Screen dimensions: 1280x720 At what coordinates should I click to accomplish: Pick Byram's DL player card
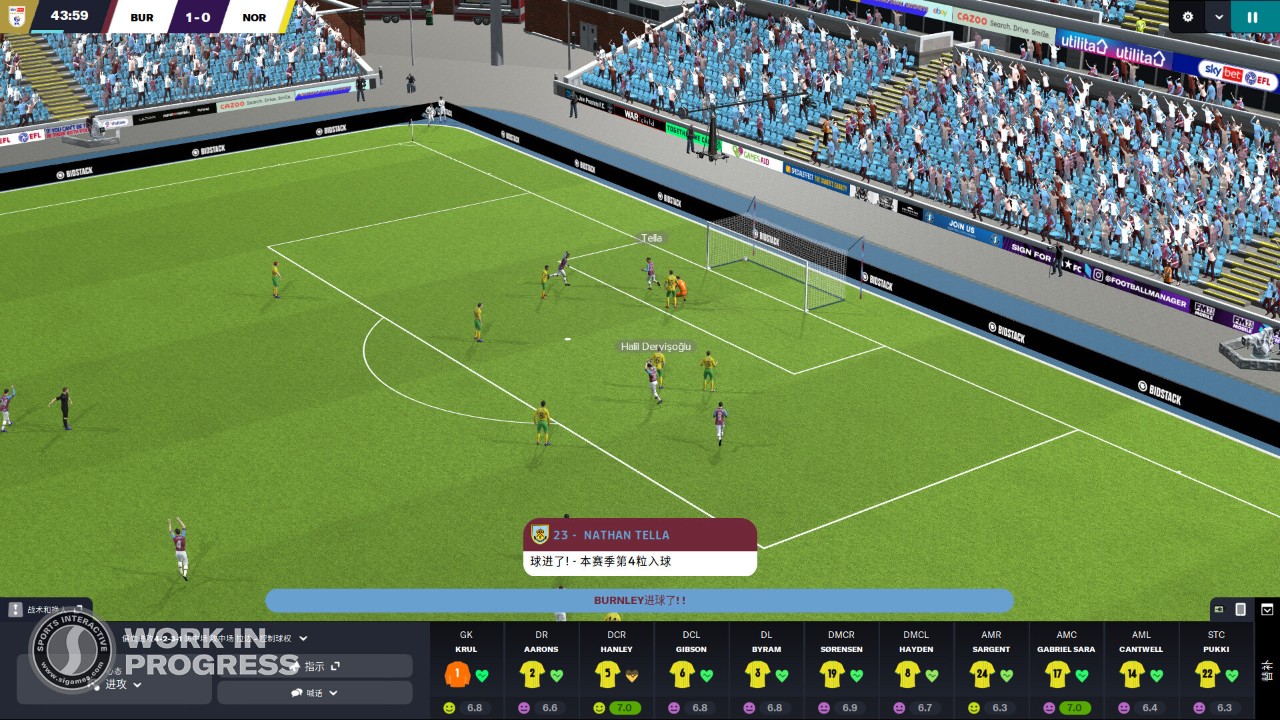(x=766, y=671)
